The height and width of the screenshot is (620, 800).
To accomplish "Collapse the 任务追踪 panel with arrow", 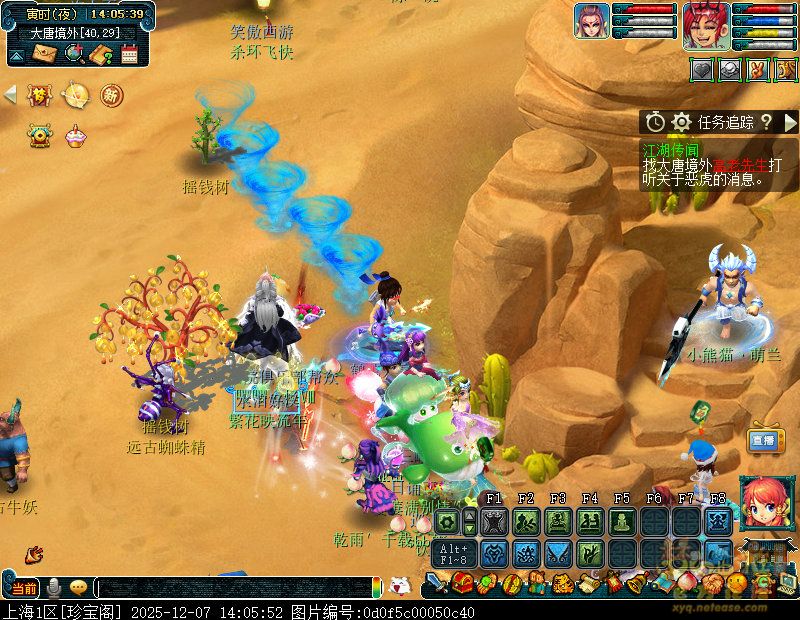I will pyautogui.click(x=790, y=122).
